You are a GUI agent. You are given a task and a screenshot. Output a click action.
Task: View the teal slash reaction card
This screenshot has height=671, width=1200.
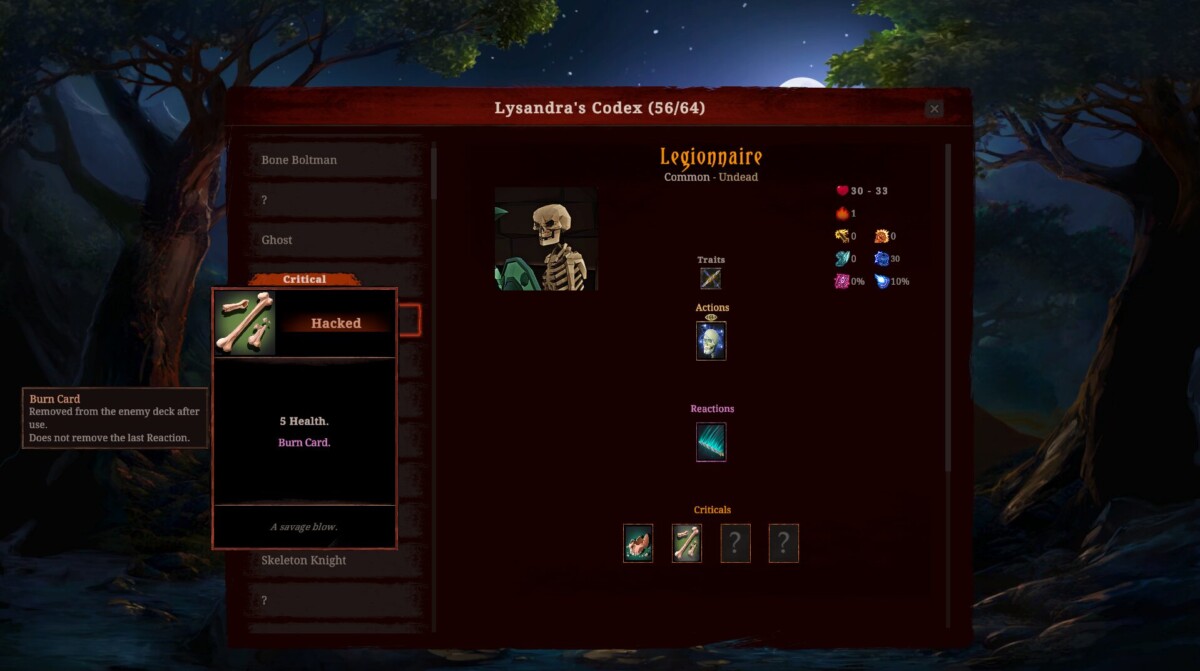(x=711, y=442)
